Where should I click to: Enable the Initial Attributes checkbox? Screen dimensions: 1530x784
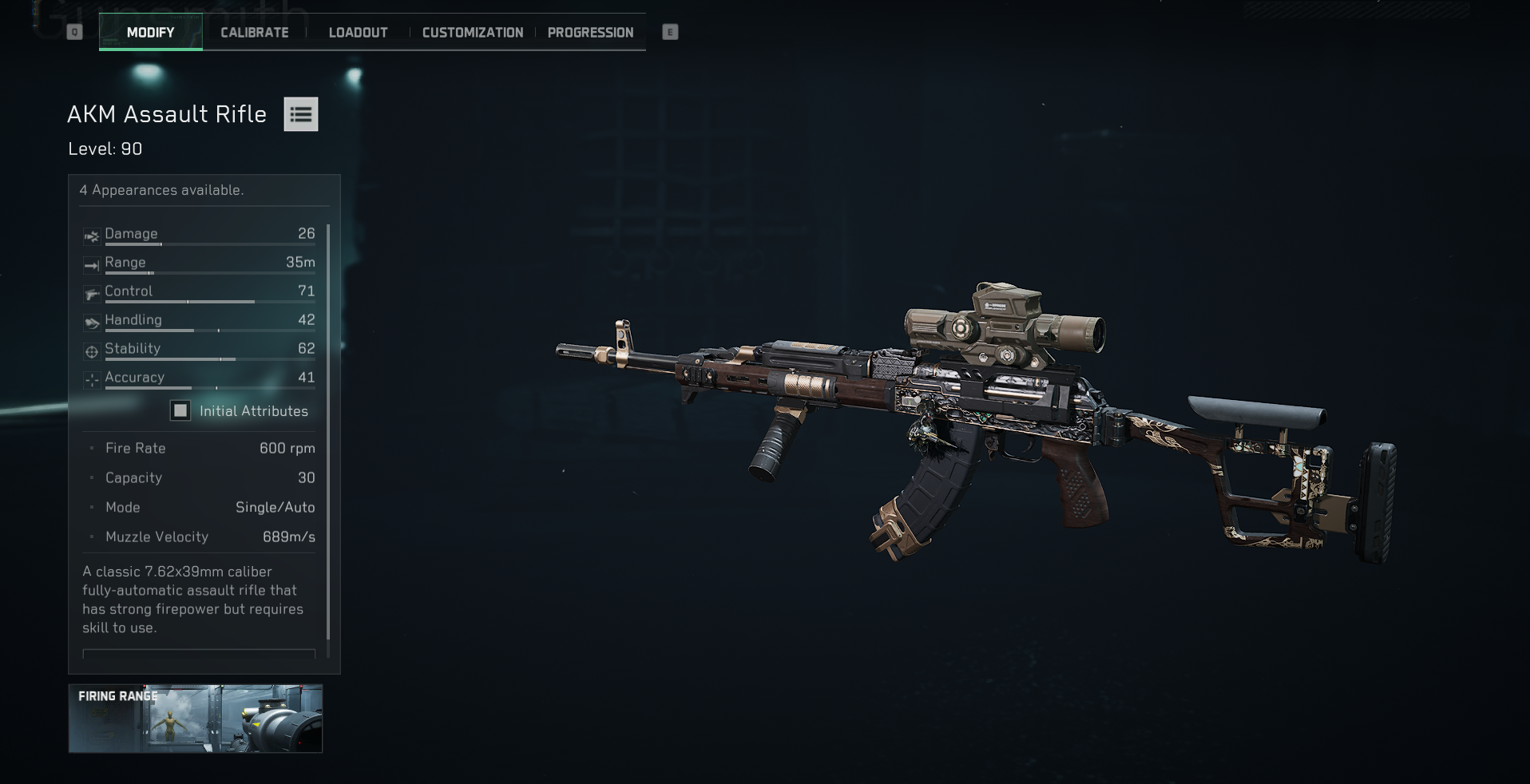[179, 411]
